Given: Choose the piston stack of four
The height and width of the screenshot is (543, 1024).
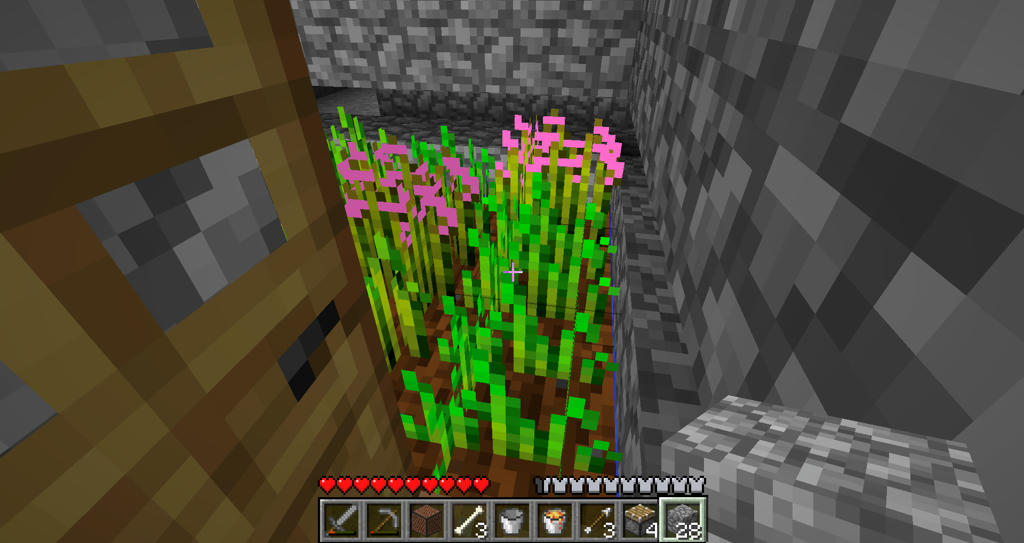Looking at the screenshot, I should pos(642,519).
